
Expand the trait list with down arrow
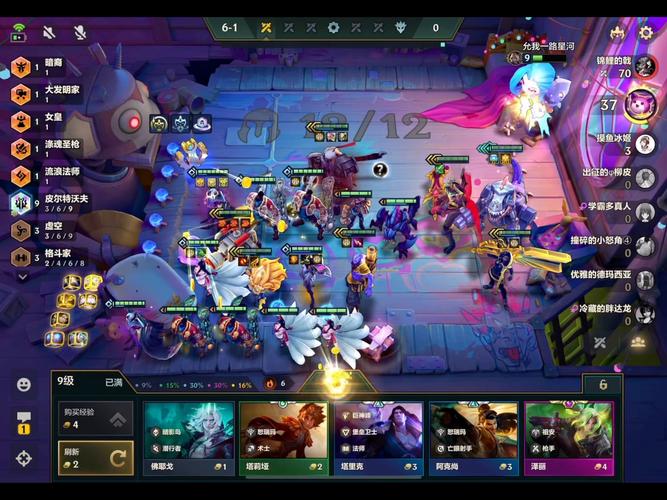pos(22,277)
